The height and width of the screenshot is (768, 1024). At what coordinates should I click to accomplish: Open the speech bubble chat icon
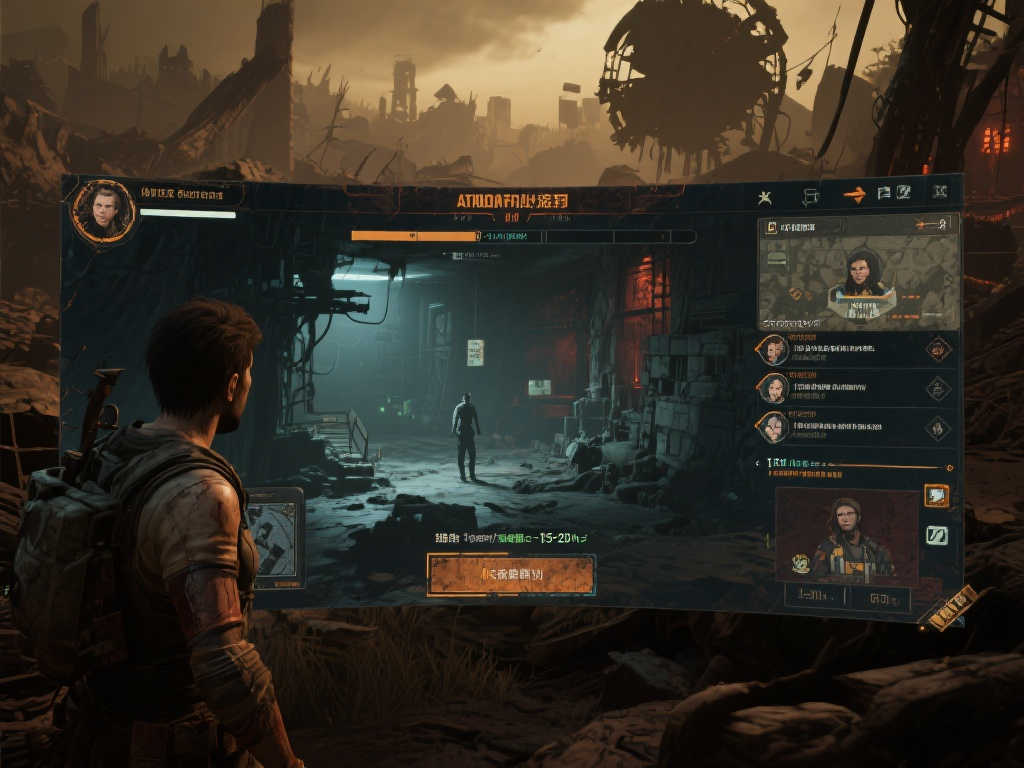tap(810, 196)
